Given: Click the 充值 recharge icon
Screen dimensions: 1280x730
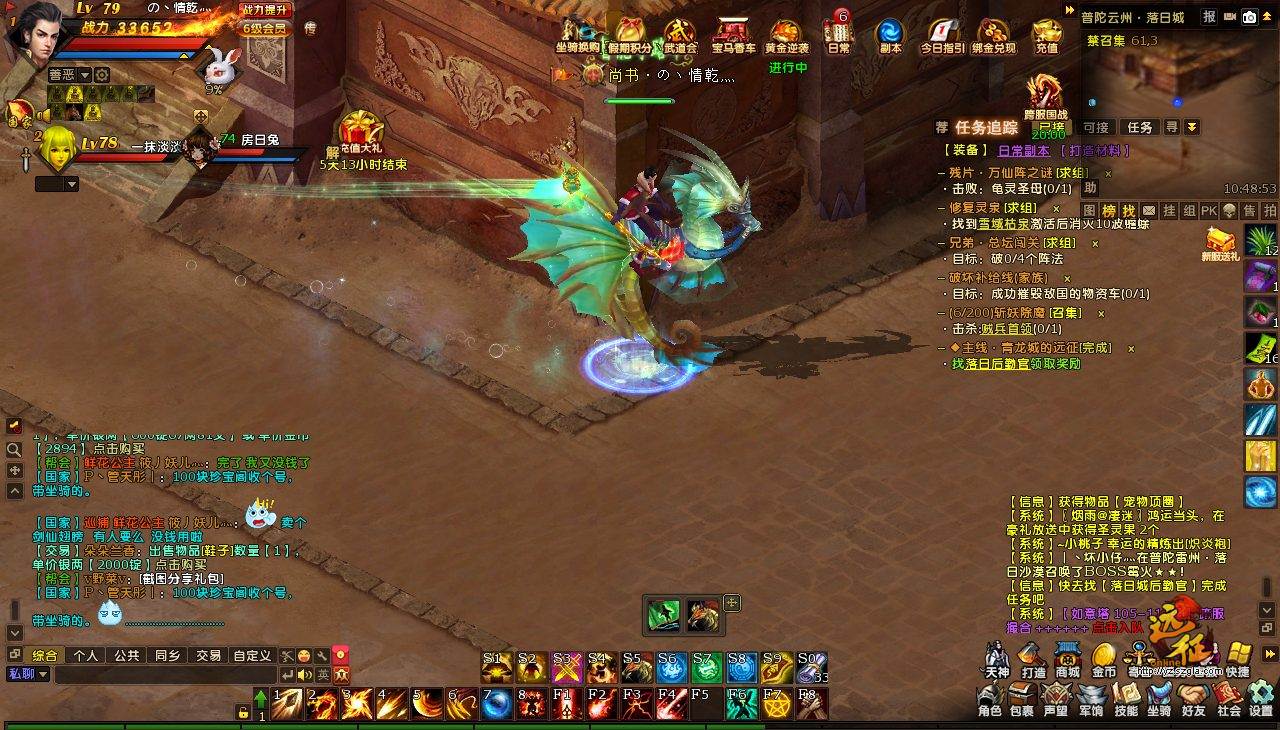Looking at the screenshot, I should (x=1046, y=34).
